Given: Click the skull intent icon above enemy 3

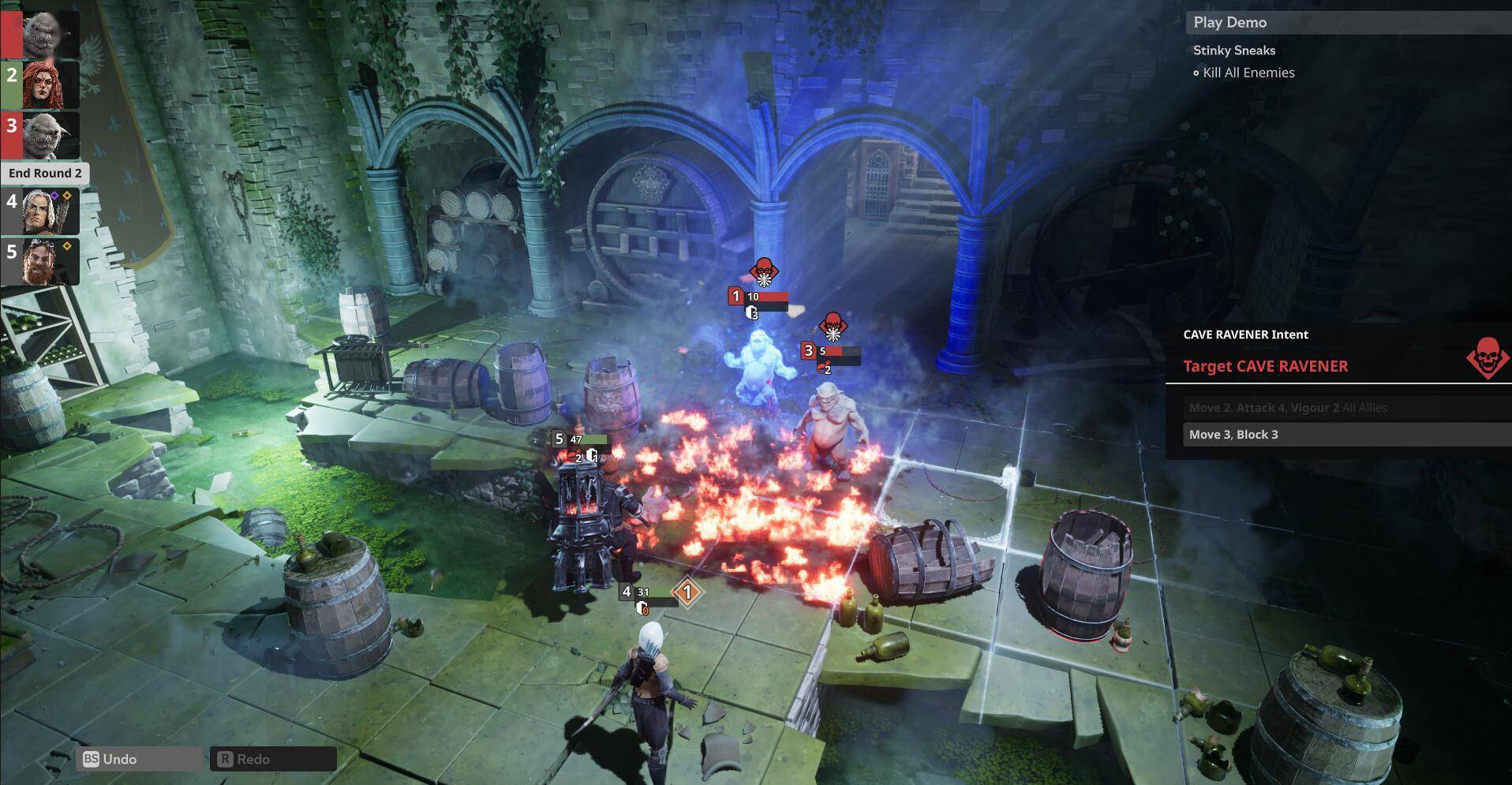Looking at the screenshot, I should pos(832,326).
